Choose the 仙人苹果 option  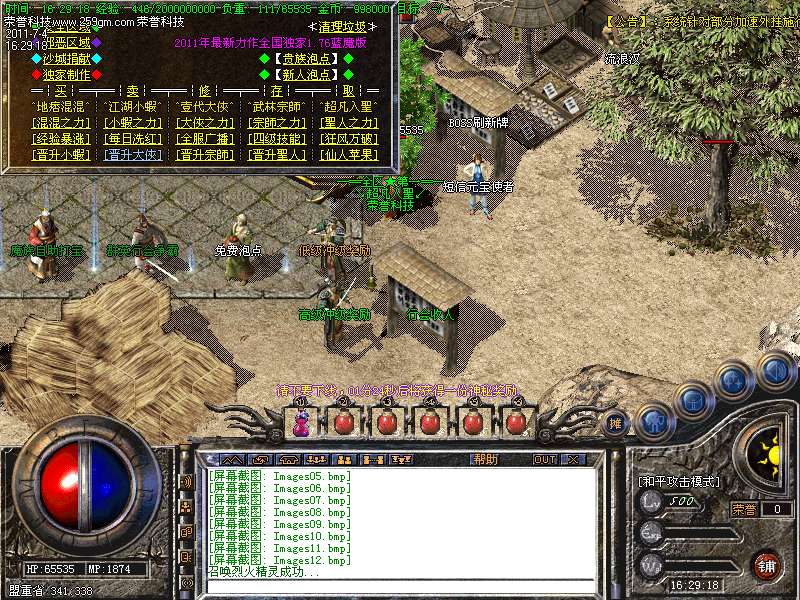[x=350, y=155]
